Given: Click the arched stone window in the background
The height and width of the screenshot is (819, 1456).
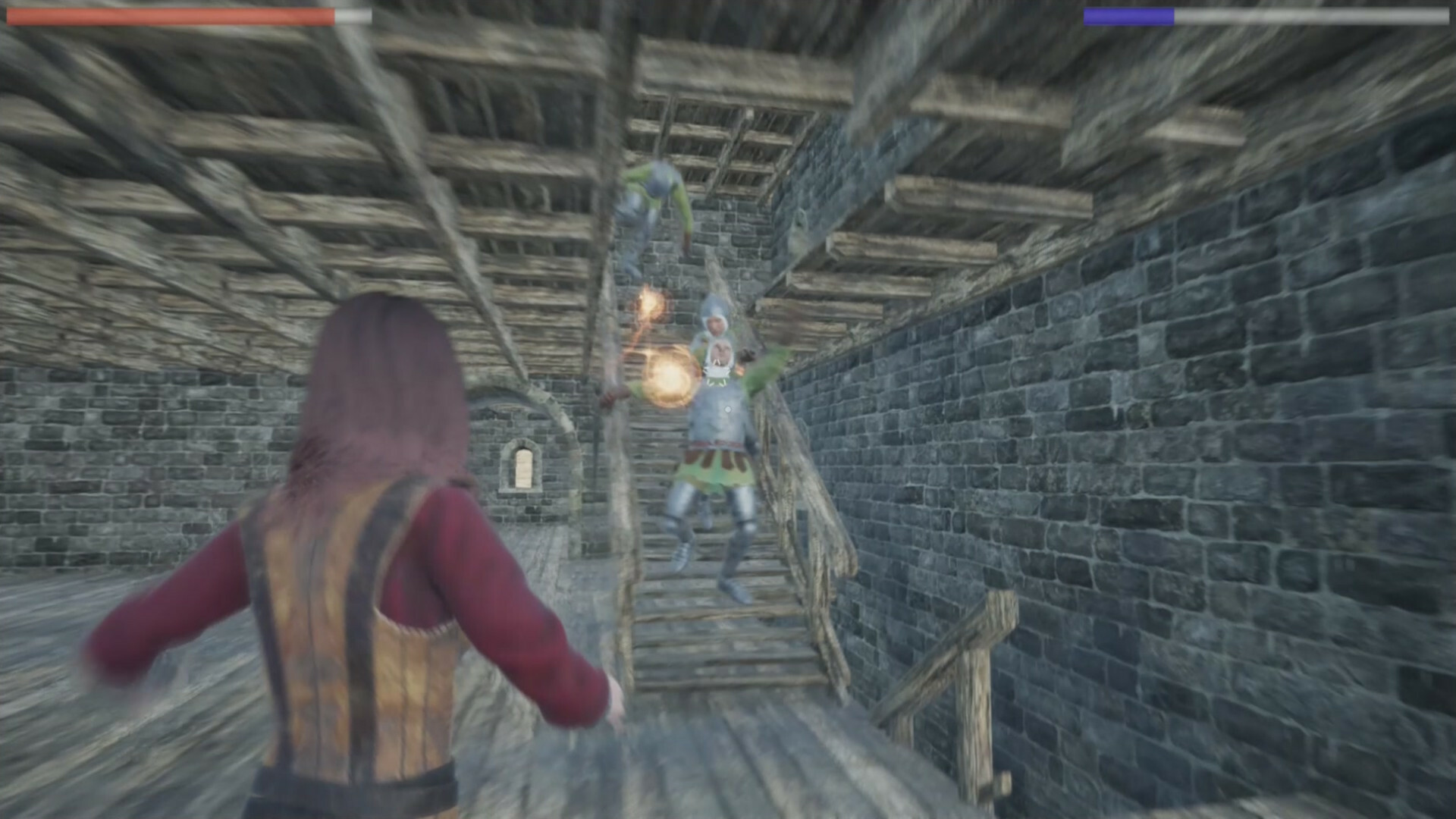Looking at the screenshot, I should 523,466.
